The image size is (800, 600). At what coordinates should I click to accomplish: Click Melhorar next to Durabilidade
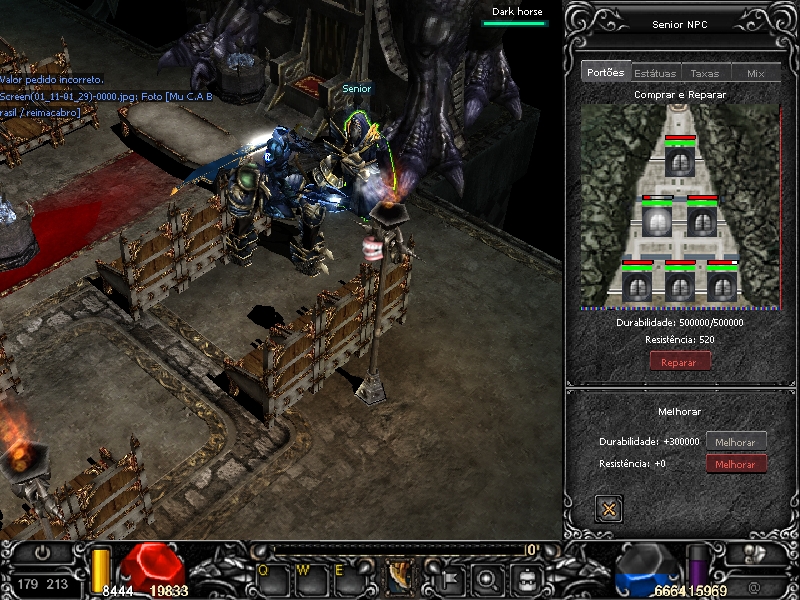click(736, 441)
